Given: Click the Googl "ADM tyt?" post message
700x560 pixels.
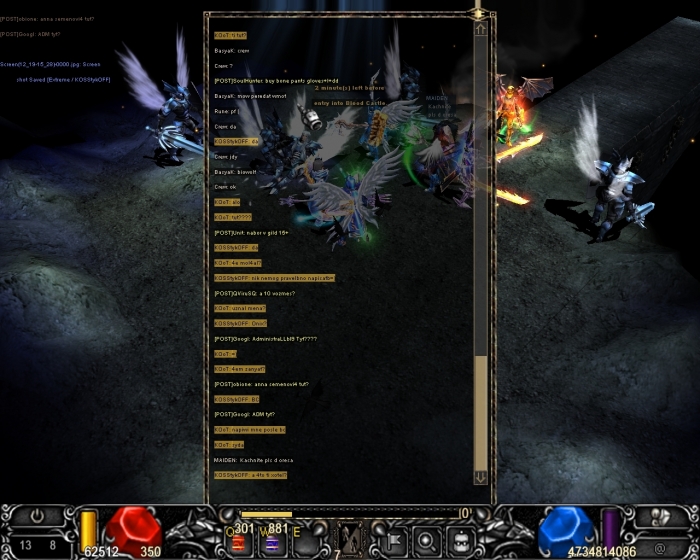Looking at the screenshot, I should click(244, 414).
